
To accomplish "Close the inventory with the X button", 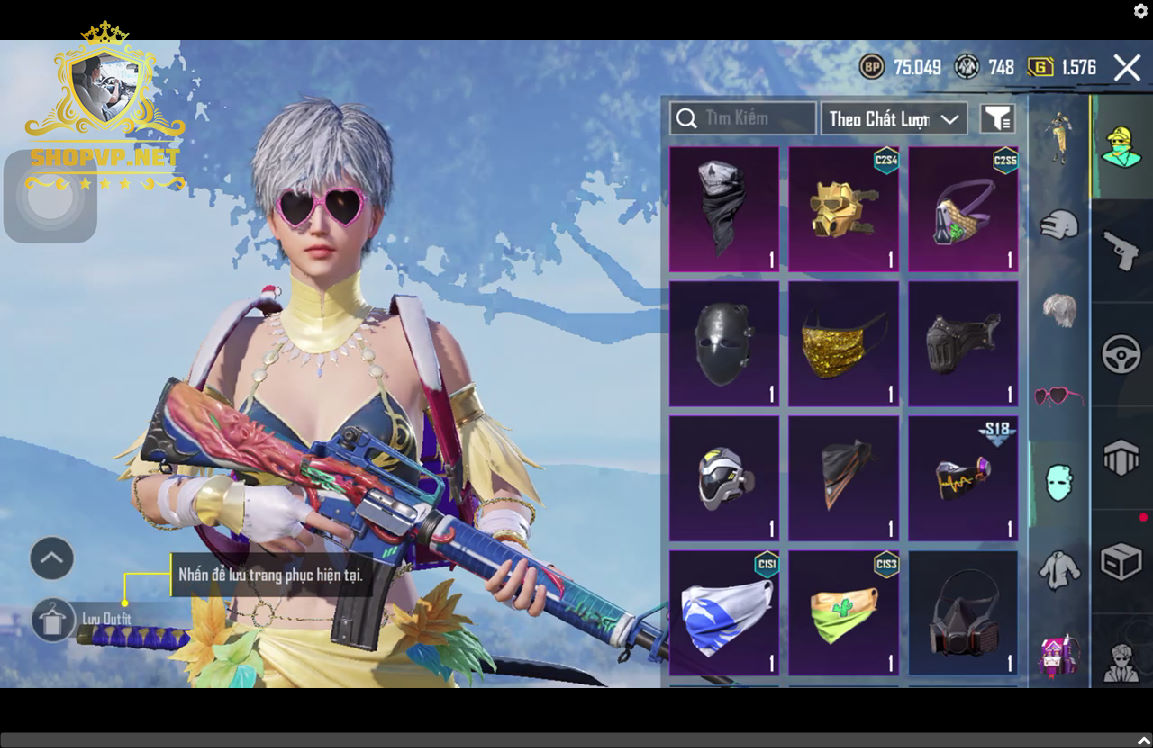I will coord(1127,68).
